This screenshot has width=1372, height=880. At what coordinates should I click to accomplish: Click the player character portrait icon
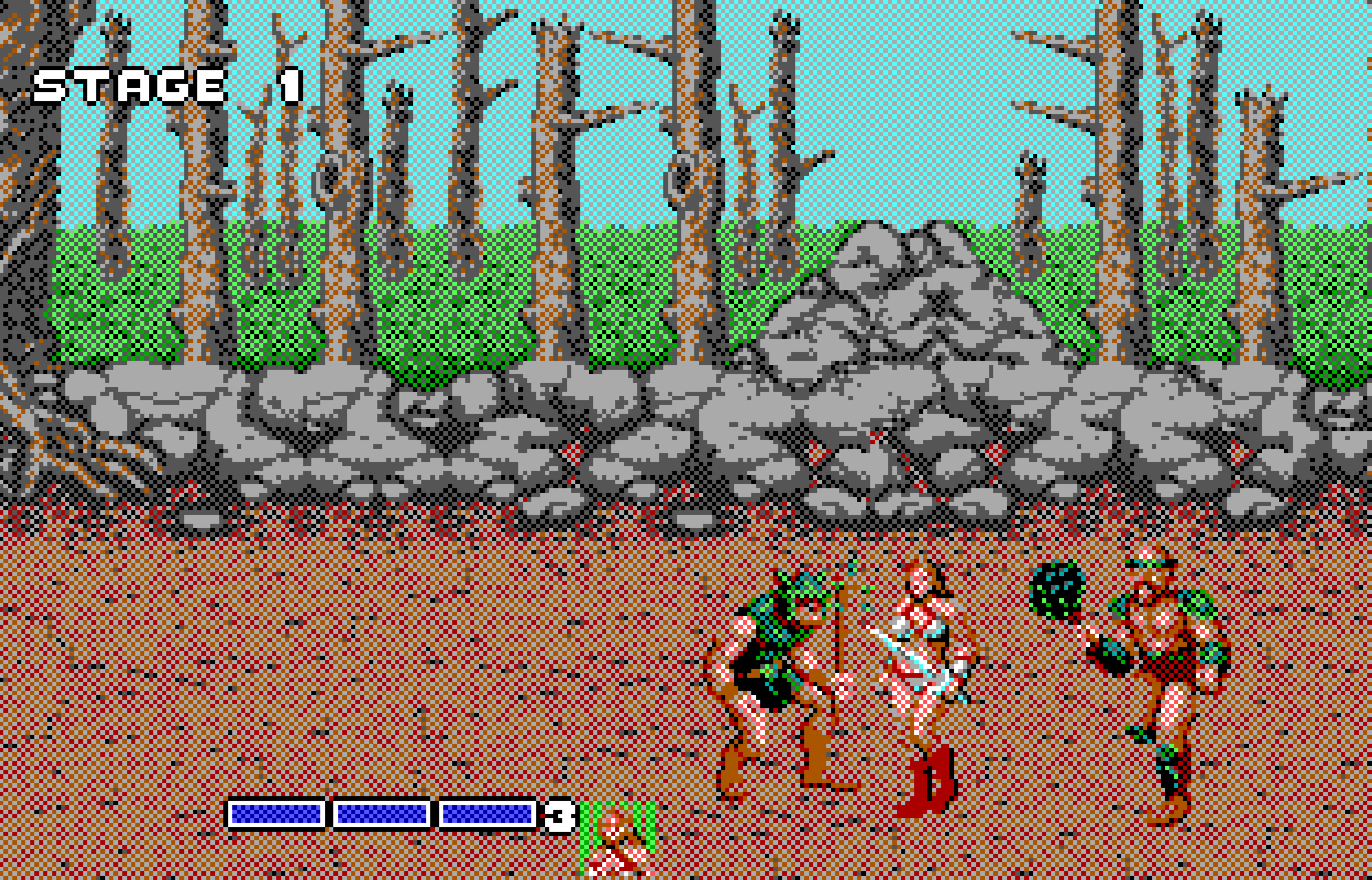click(617, 839)
